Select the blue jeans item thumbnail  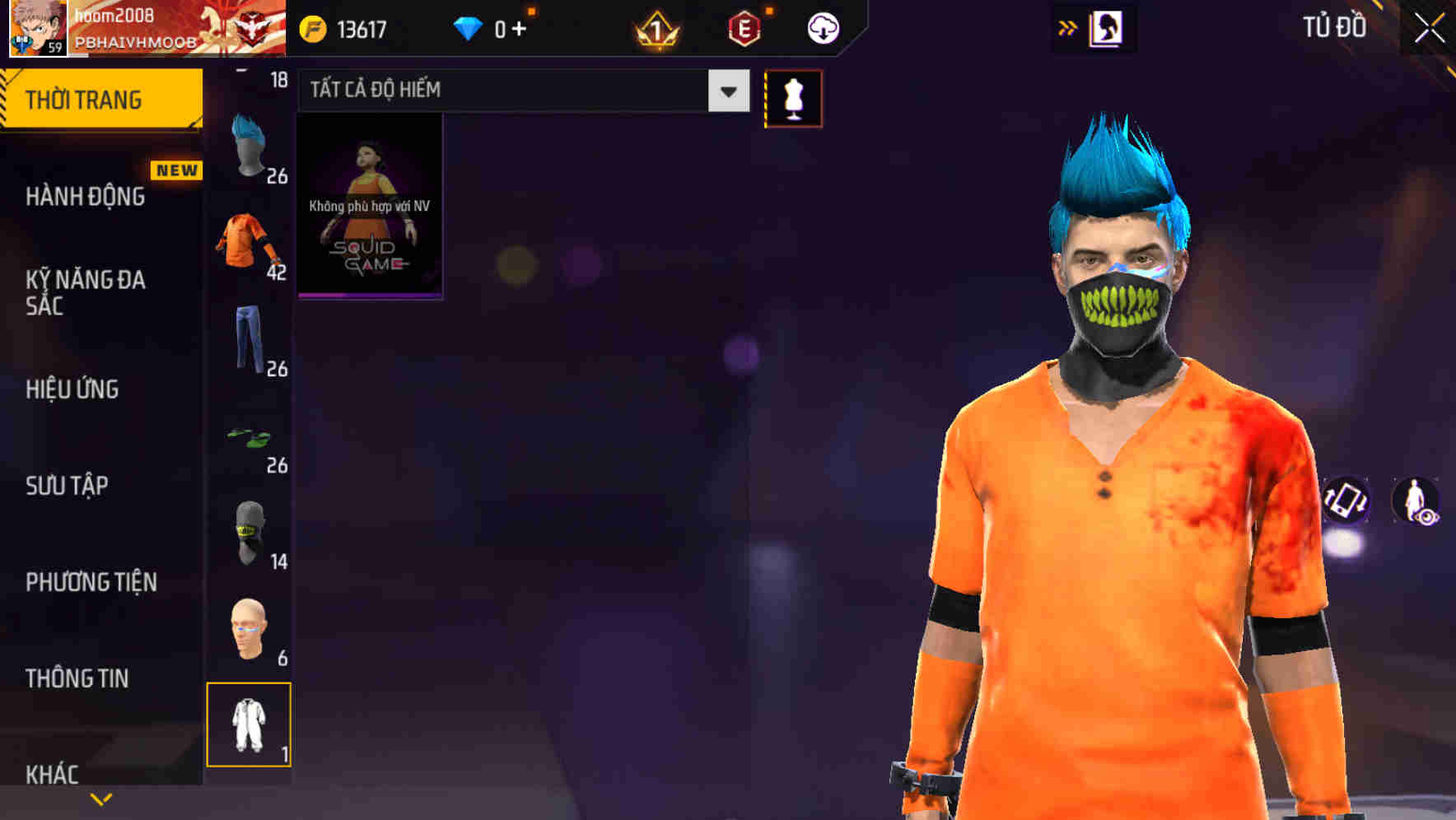coord(247,342)
